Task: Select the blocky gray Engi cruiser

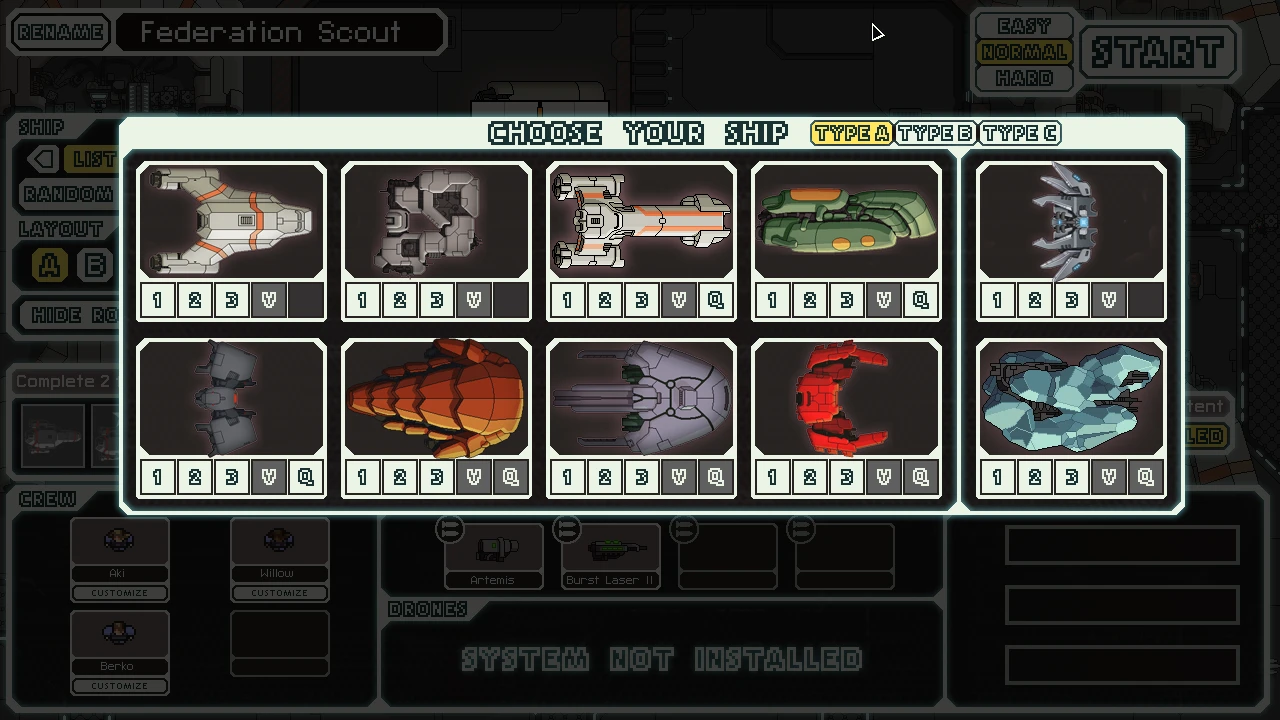Action: tap(436, 220)
